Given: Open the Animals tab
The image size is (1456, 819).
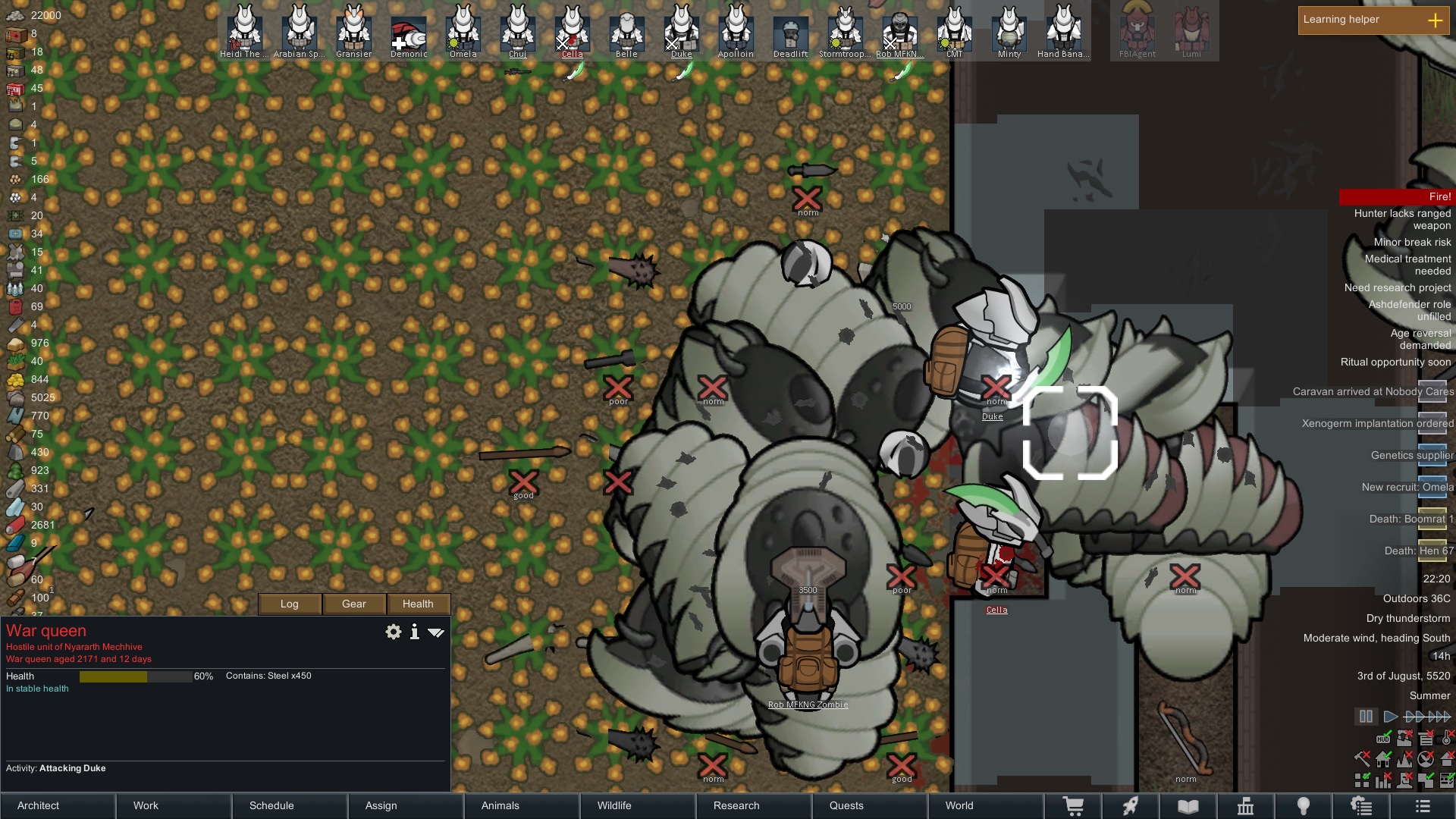Looking at the screenshot, I should pos(522,805).
